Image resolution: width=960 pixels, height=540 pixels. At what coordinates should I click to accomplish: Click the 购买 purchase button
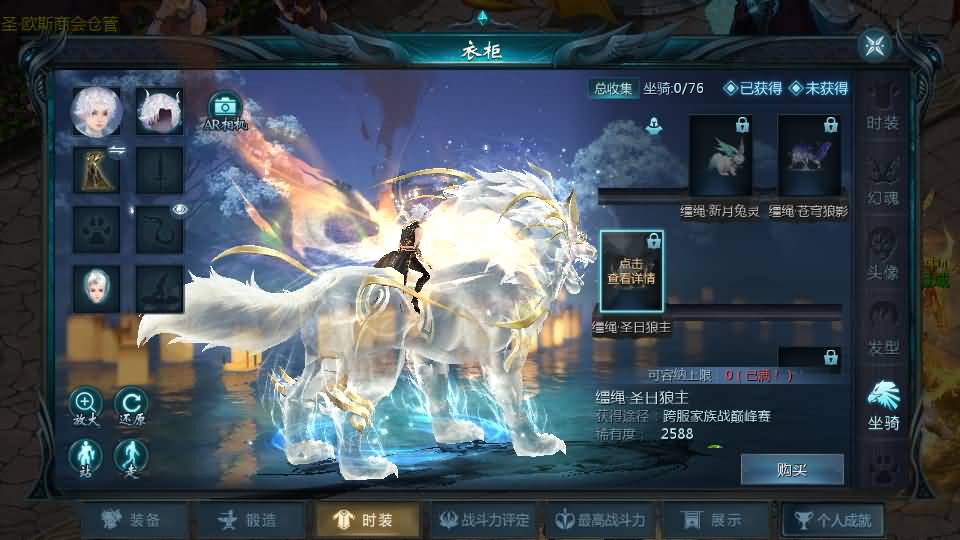792,469
